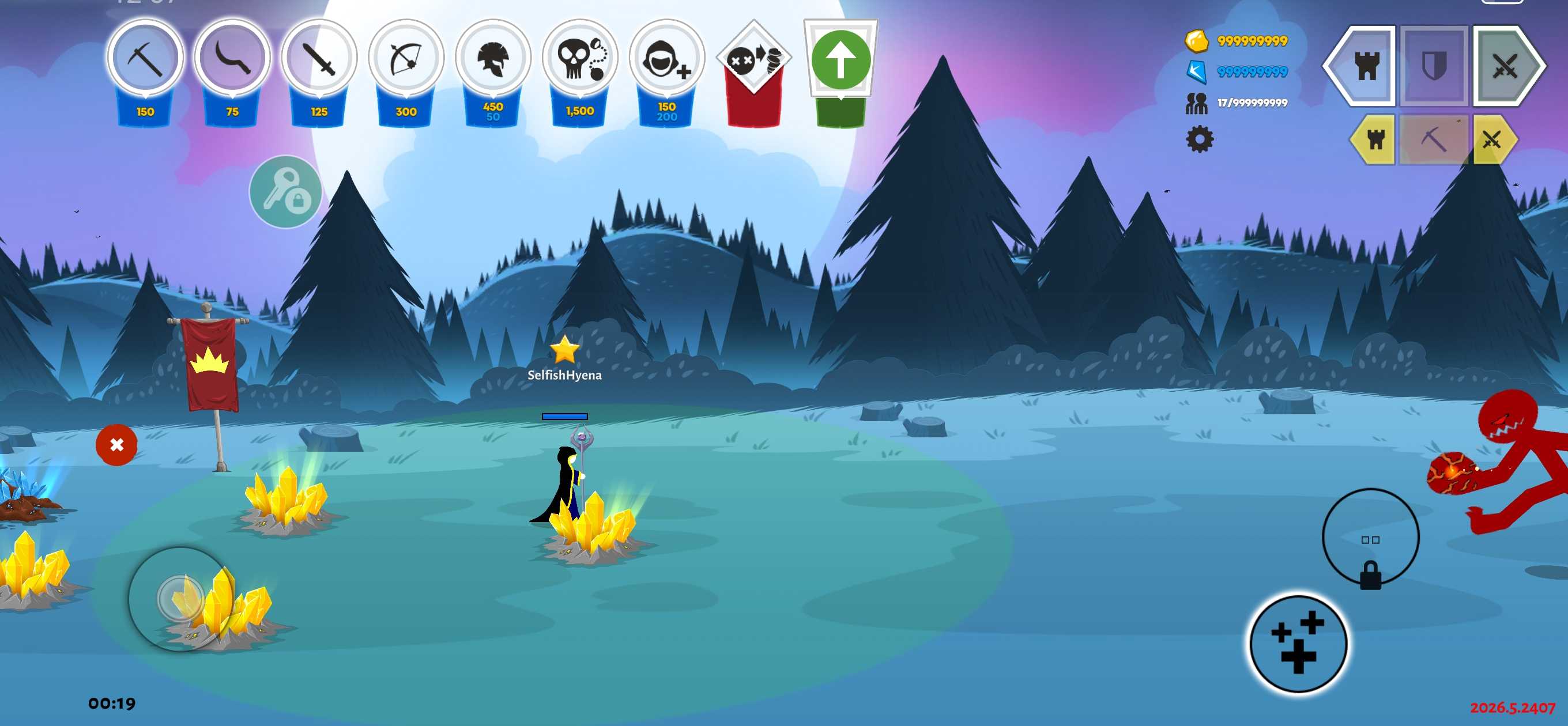Viewport: 1568px width, 726px height.
Task: Select the yellow castle hexagon command
Action: [x=1375, y=140]
